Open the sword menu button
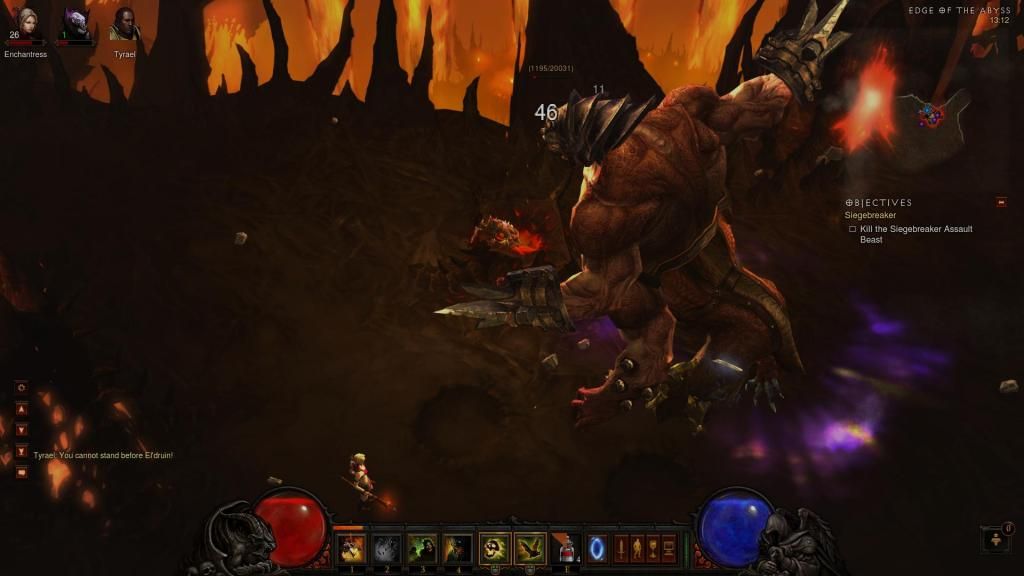Screen dimensions: 1024x576 tap(620, 548)
